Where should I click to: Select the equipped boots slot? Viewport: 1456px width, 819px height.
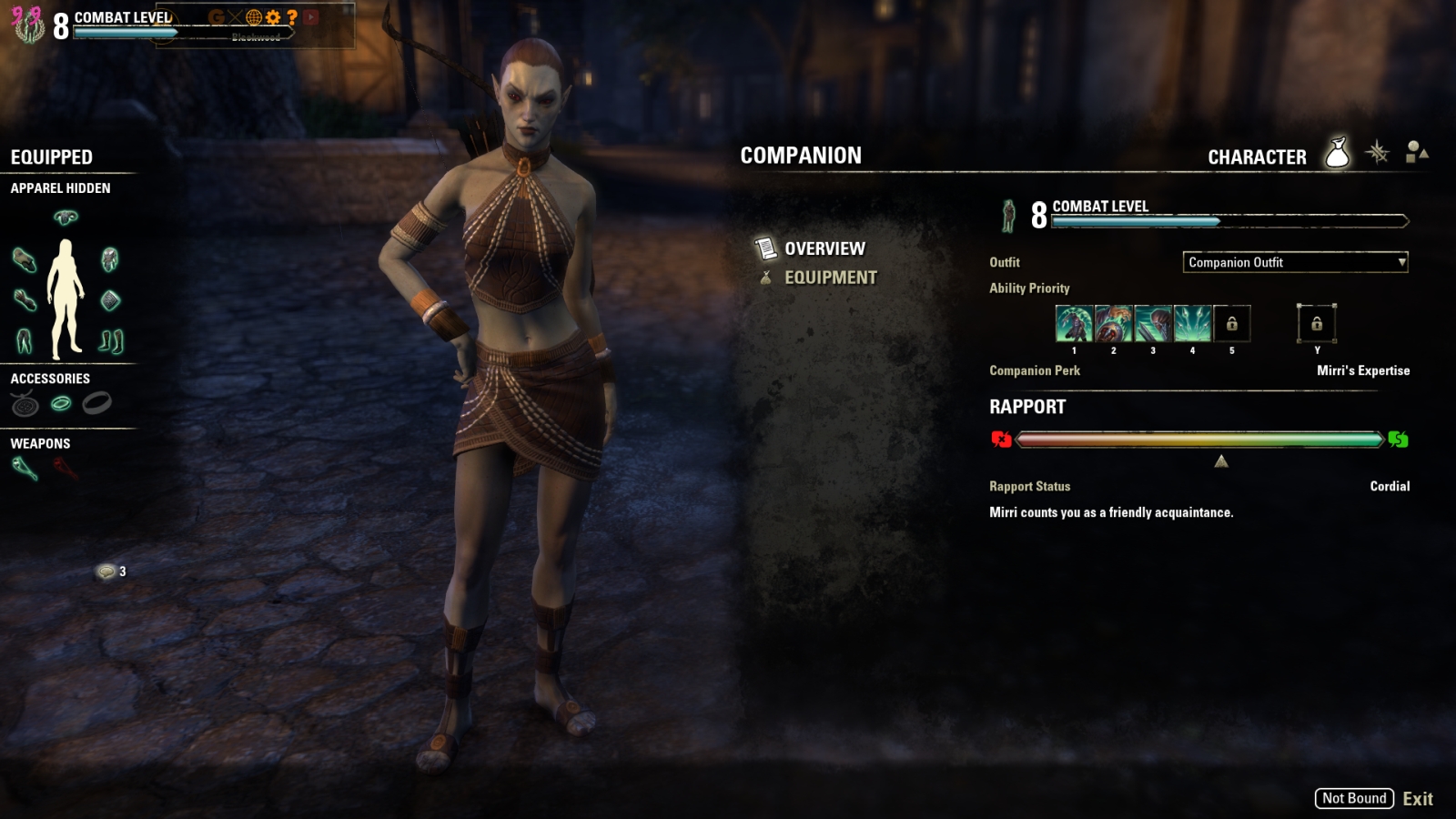pyautogui.click(x=111, y=341)
